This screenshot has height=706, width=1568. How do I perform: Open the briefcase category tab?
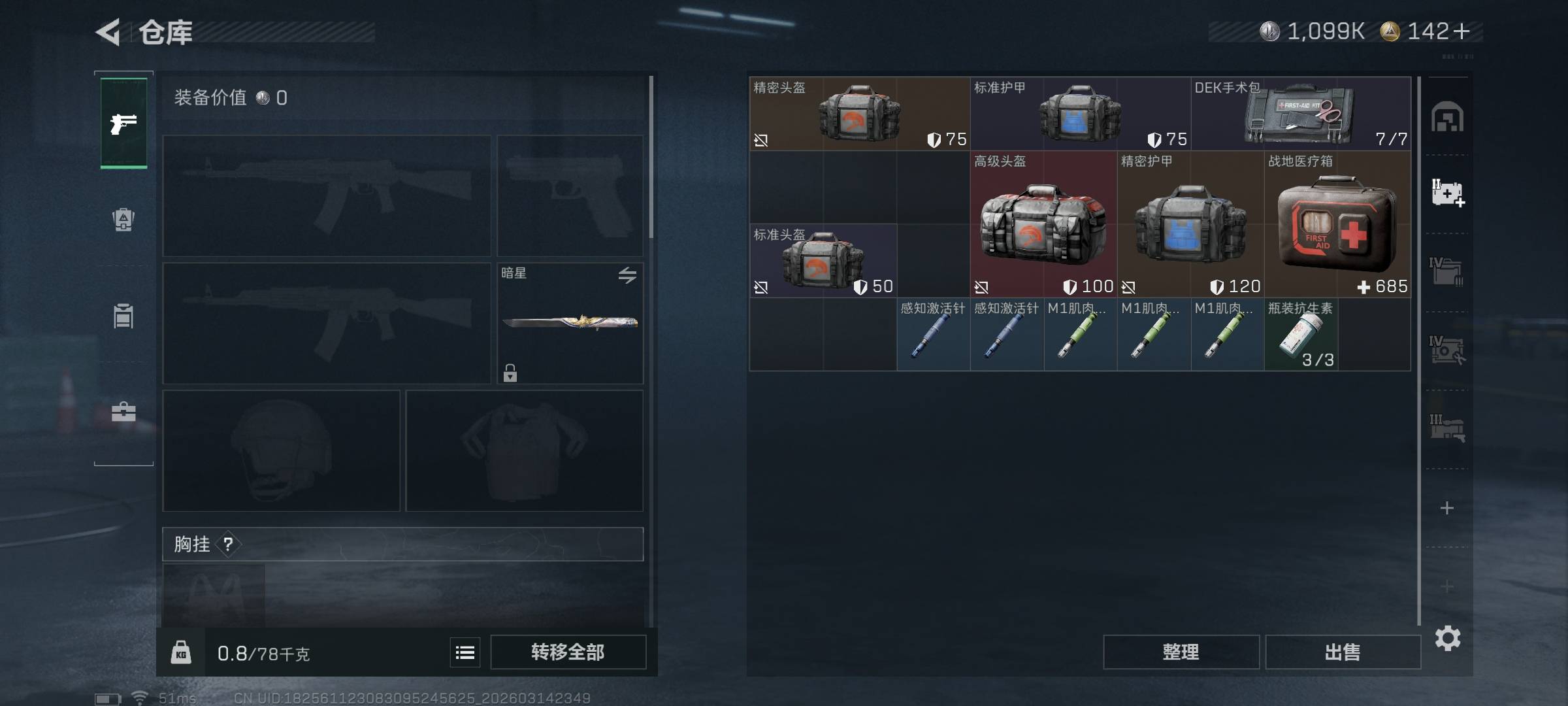tap(123, 412)
